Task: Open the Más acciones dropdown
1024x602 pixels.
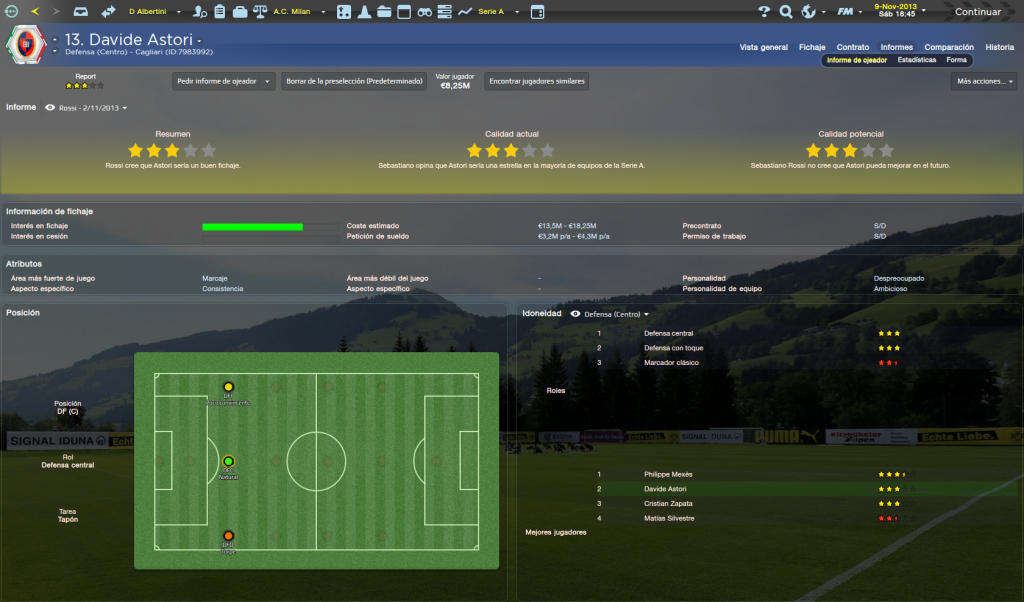Action: click(983, 82)
